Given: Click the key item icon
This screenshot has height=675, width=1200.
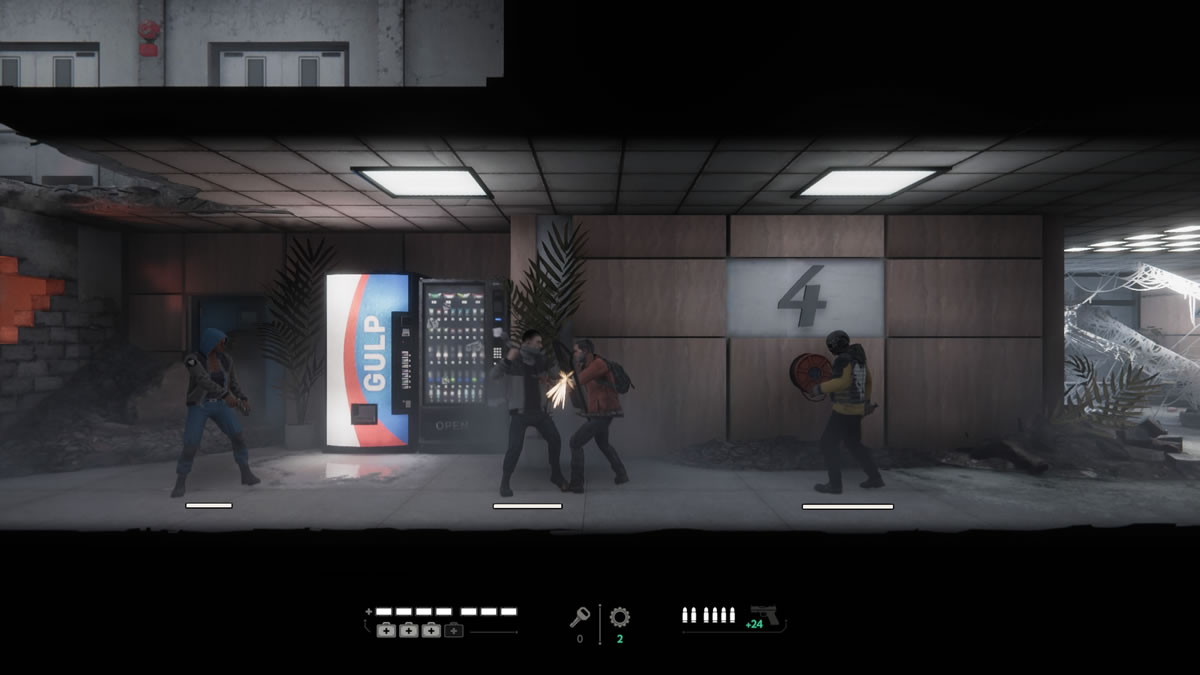Looking at the screenshot, I should tap(579, 618).
